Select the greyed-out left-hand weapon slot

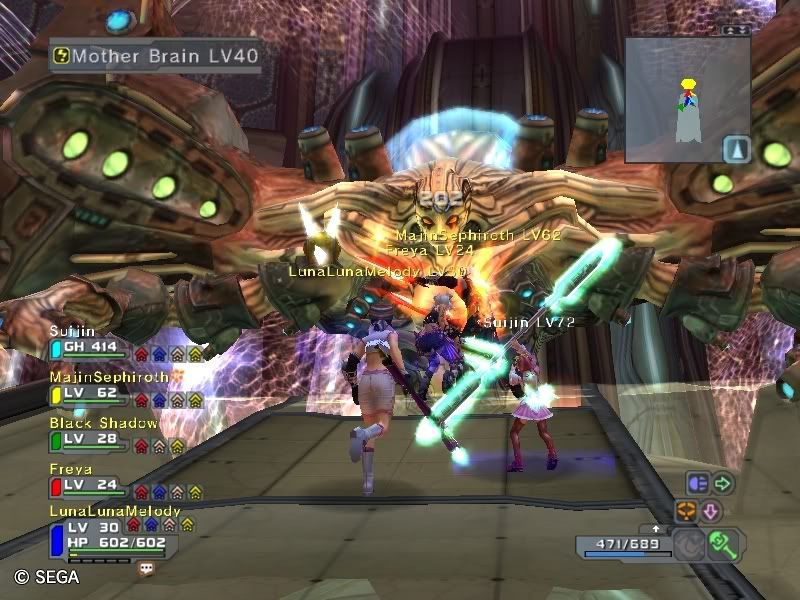pyautogui.click(x=690, y=546)
